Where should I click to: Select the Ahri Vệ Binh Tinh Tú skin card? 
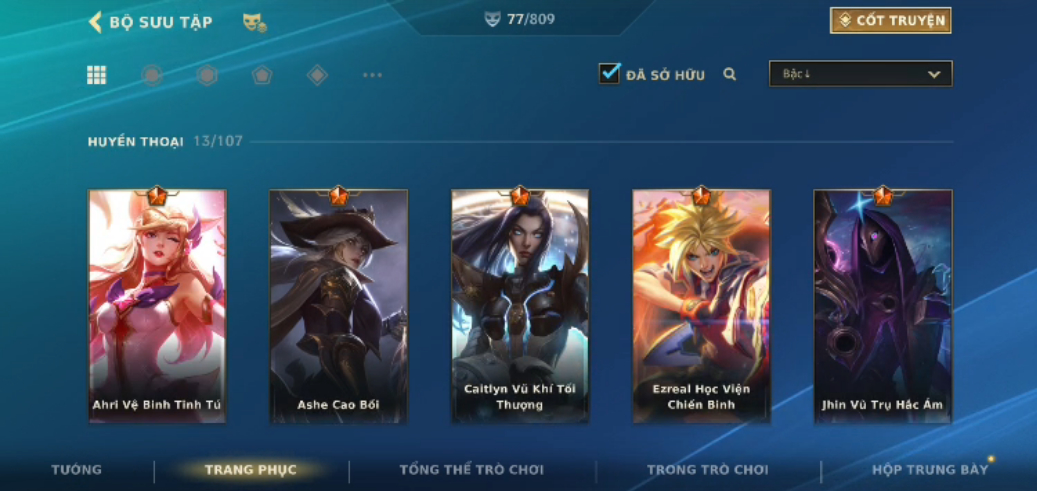click(x=157, y=305)
